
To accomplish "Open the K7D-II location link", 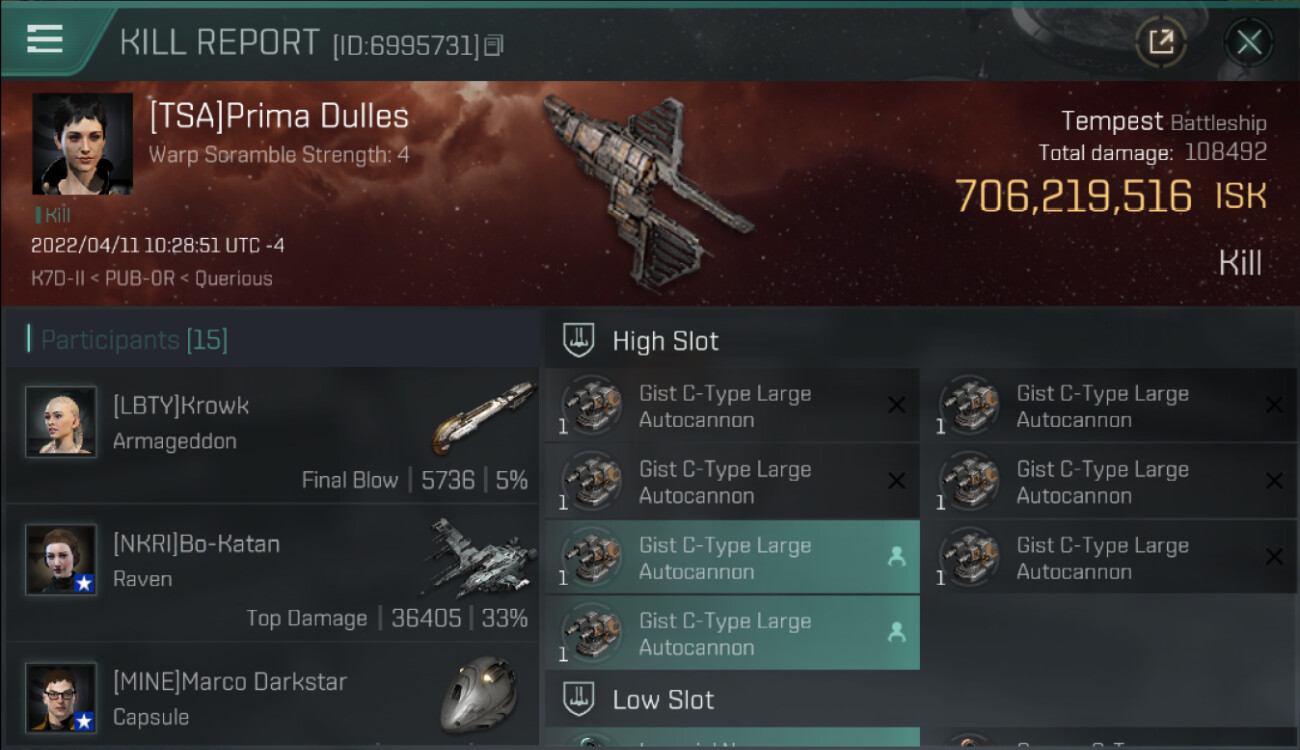I will (x=60, y=278).
